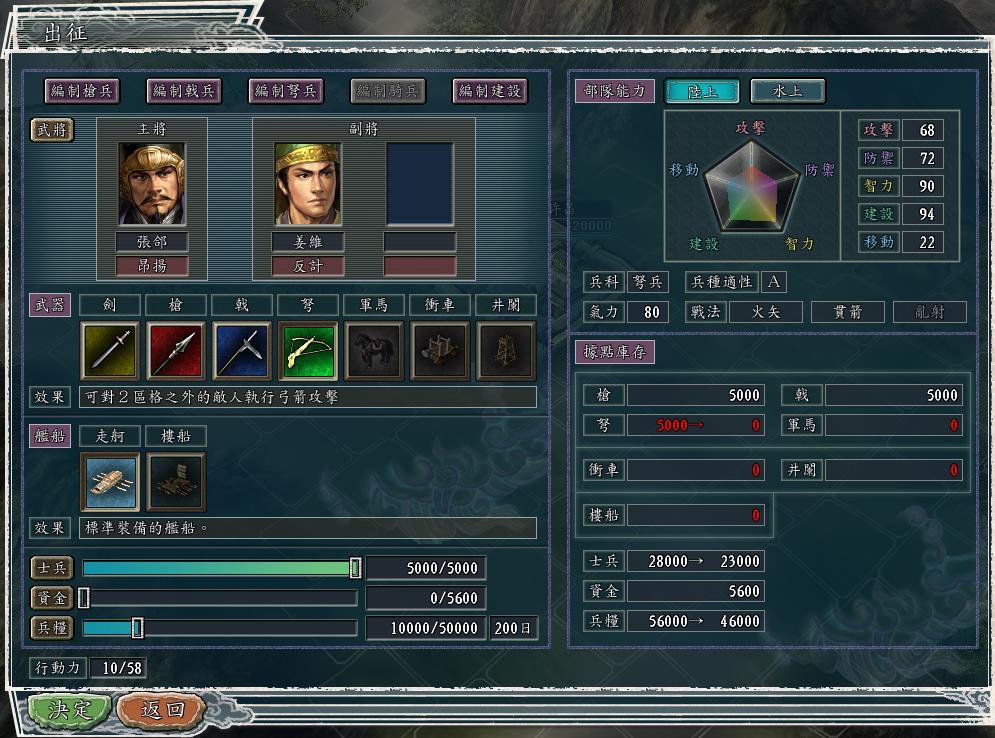The height and width of the screenshot is (738, 995).
Task: Switch unit ability view to 陸上
Action: point(701,91)
